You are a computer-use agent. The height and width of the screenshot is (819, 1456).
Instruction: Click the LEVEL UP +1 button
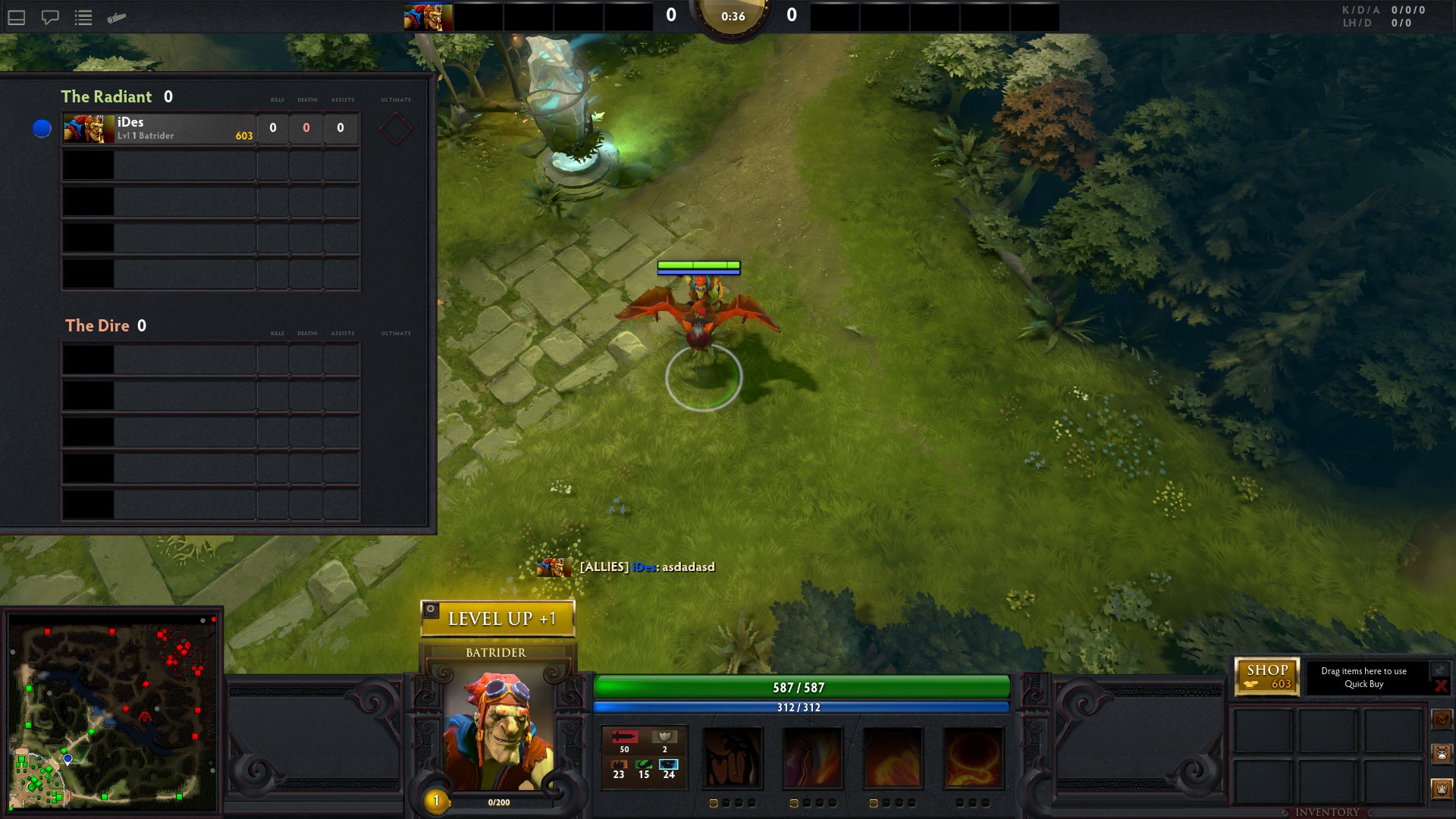tap(498, 619)
